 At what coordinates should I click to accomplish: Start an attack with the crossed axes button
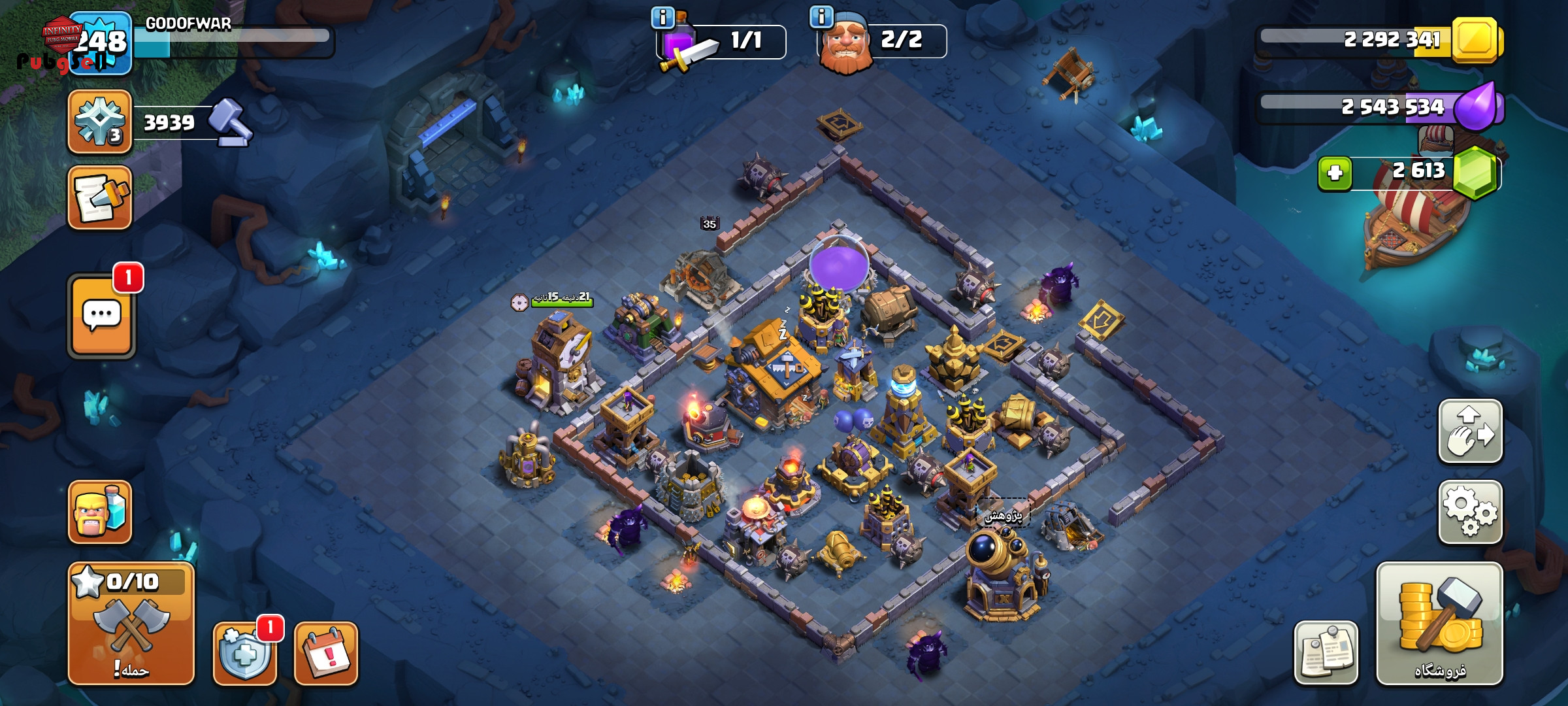[x=131, y=623]
